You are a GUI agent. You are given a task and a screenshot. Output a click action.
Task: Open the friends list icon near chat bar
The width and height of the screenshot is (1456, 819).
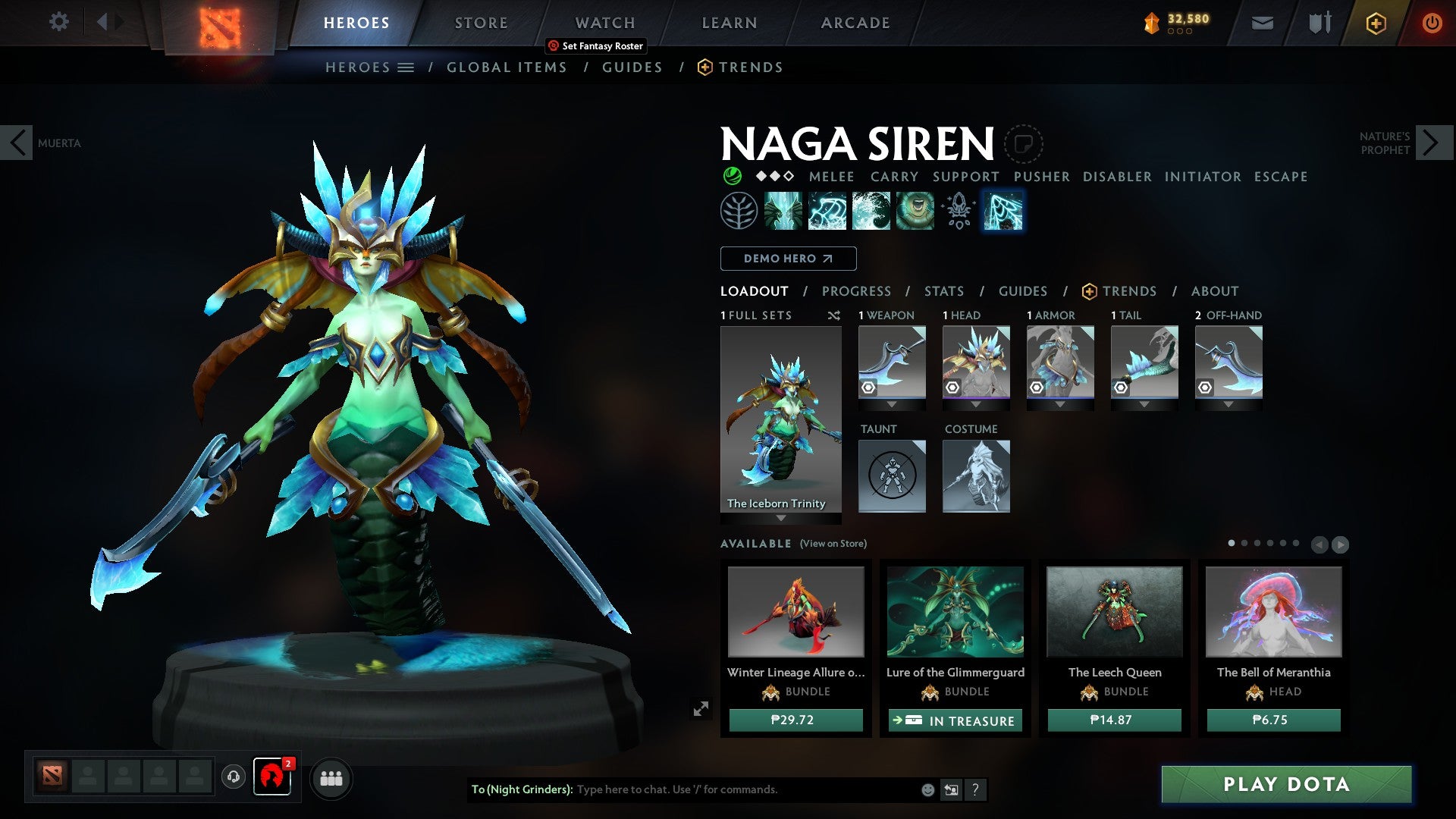331,778
